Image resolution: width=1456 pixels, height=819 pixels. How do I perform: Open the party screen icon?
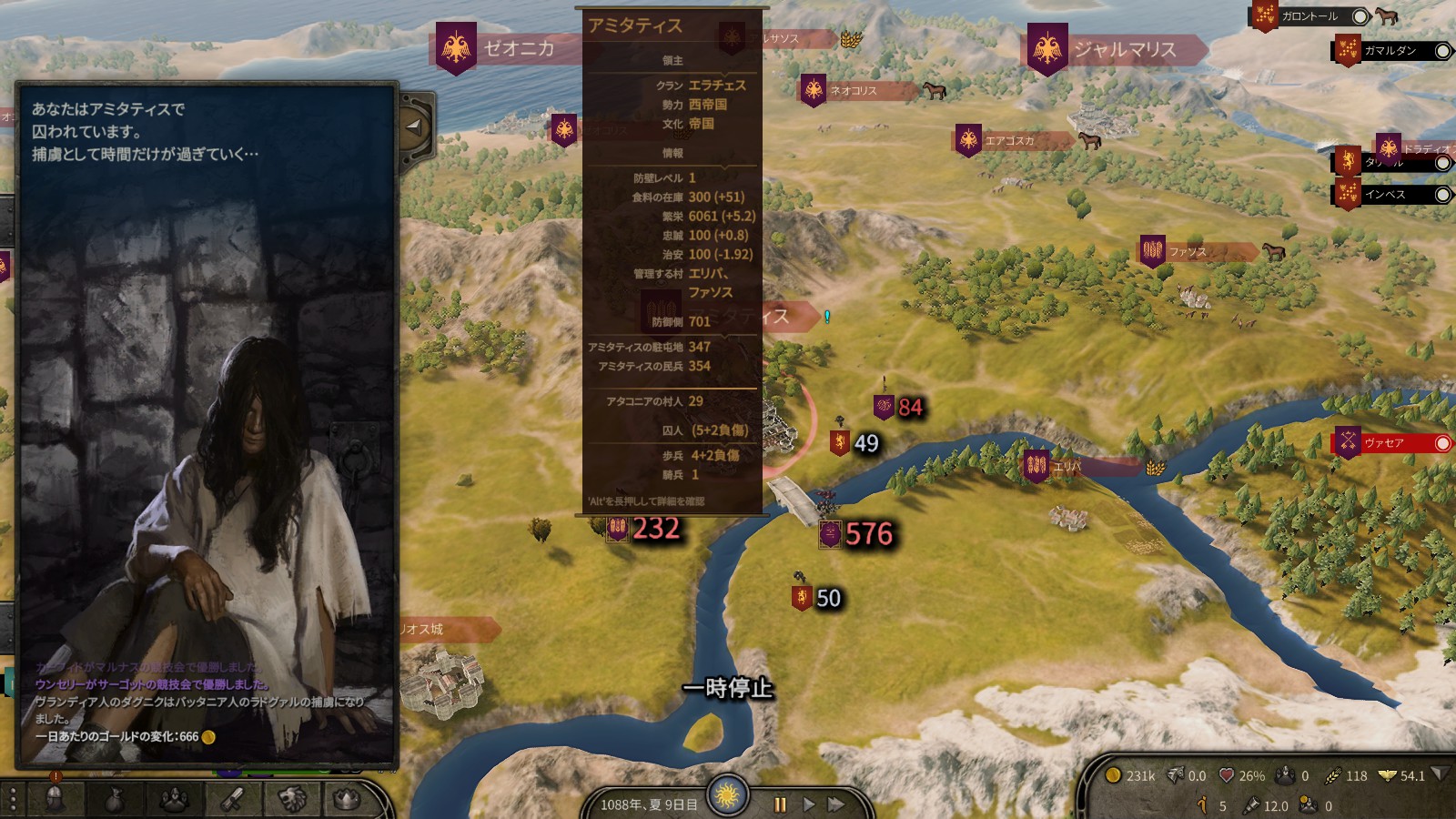[x=174, y=800]
